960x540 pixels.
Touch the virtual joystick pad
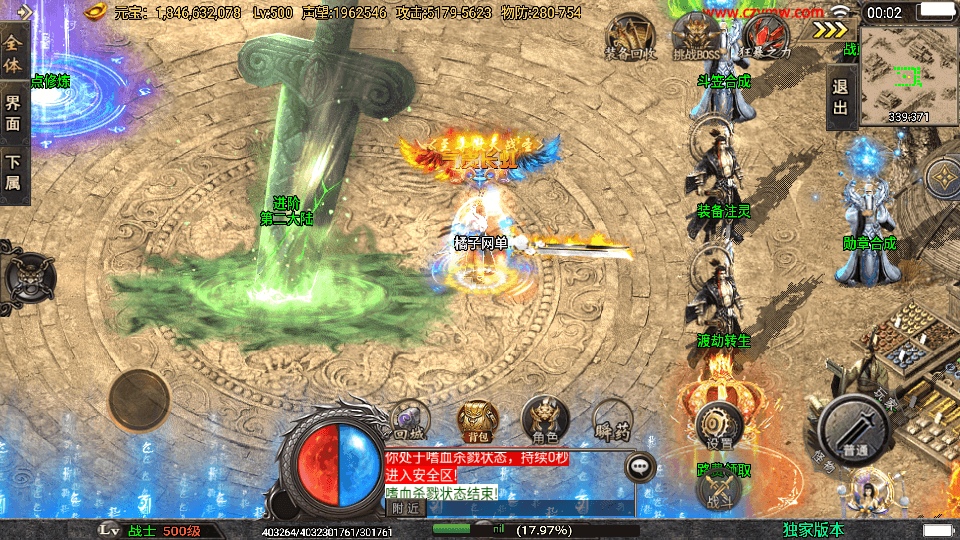coord(139,399)
